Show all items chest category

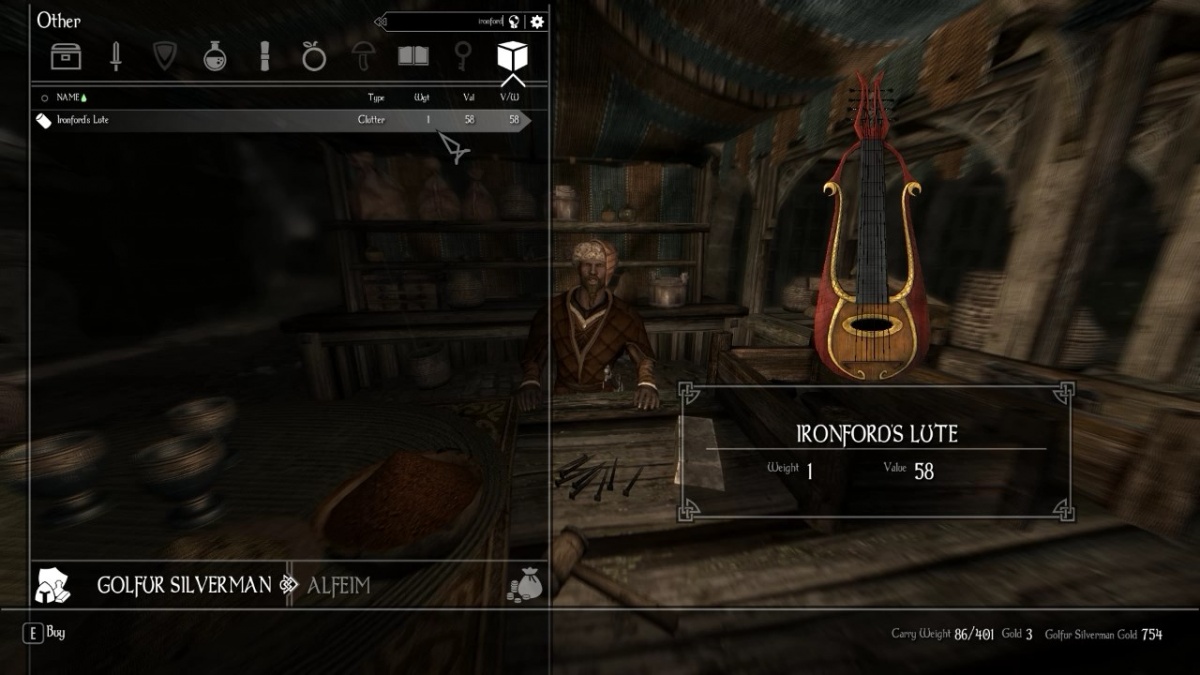click(x=66, y=56)
